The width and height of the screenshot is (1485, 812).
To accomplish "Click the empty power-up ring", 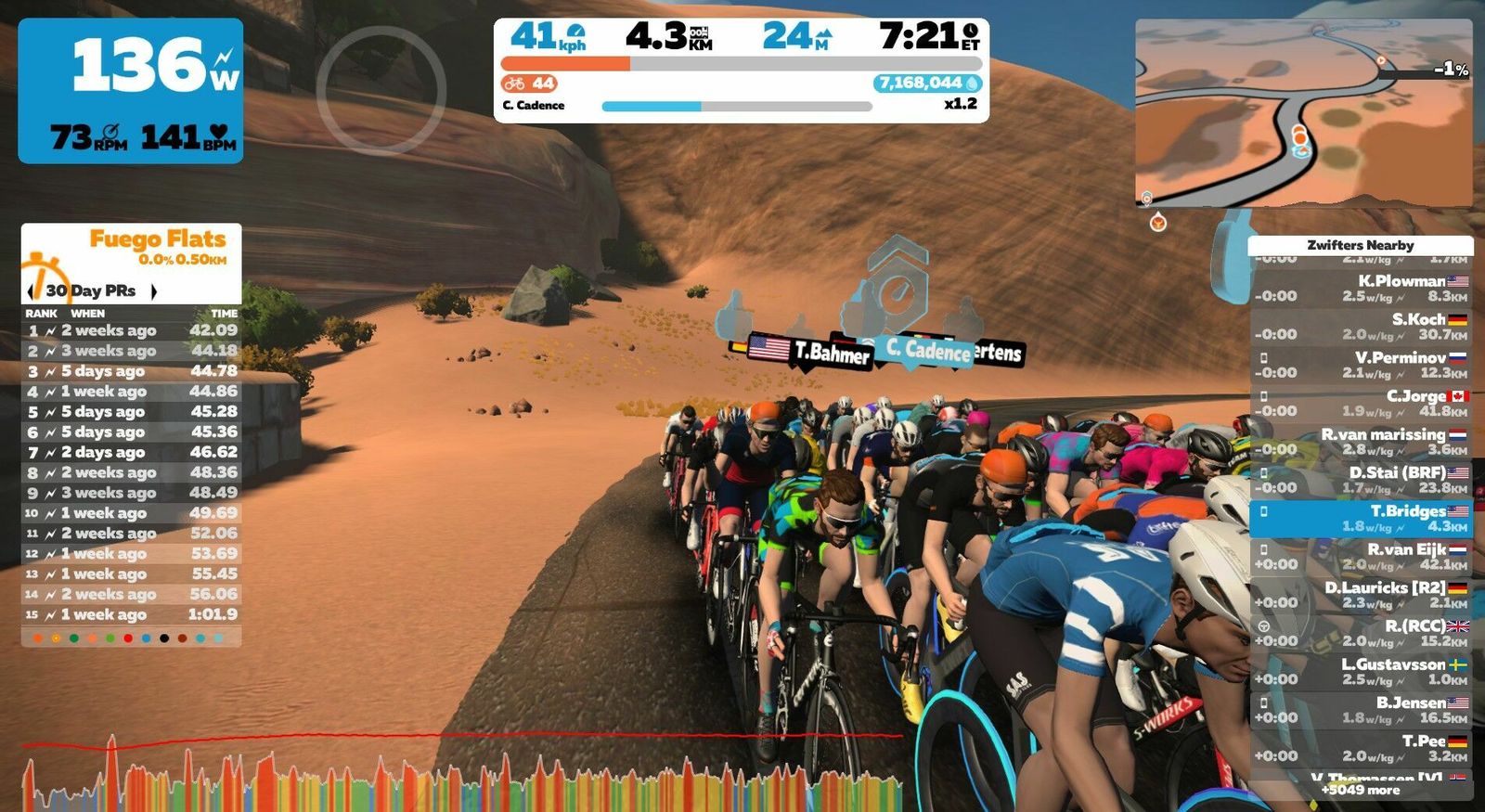I will (381, 90).
